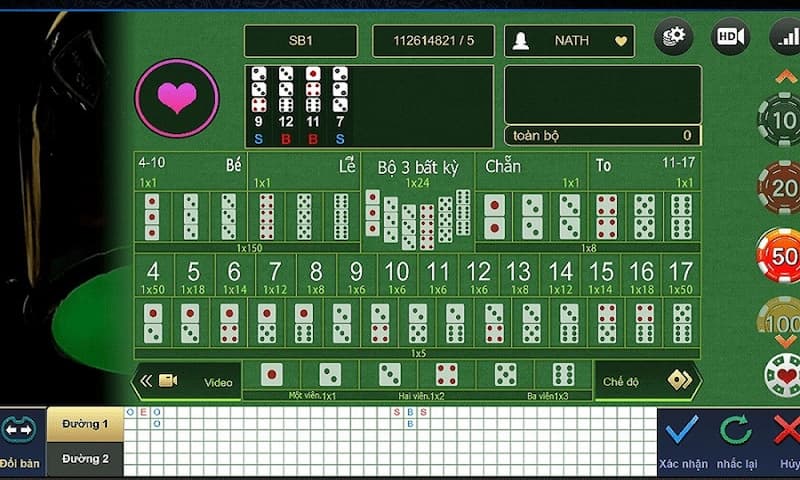800x480 pixels.
Task: Switch to the Đường 1 tab
Action: click(x=85, y=424)
